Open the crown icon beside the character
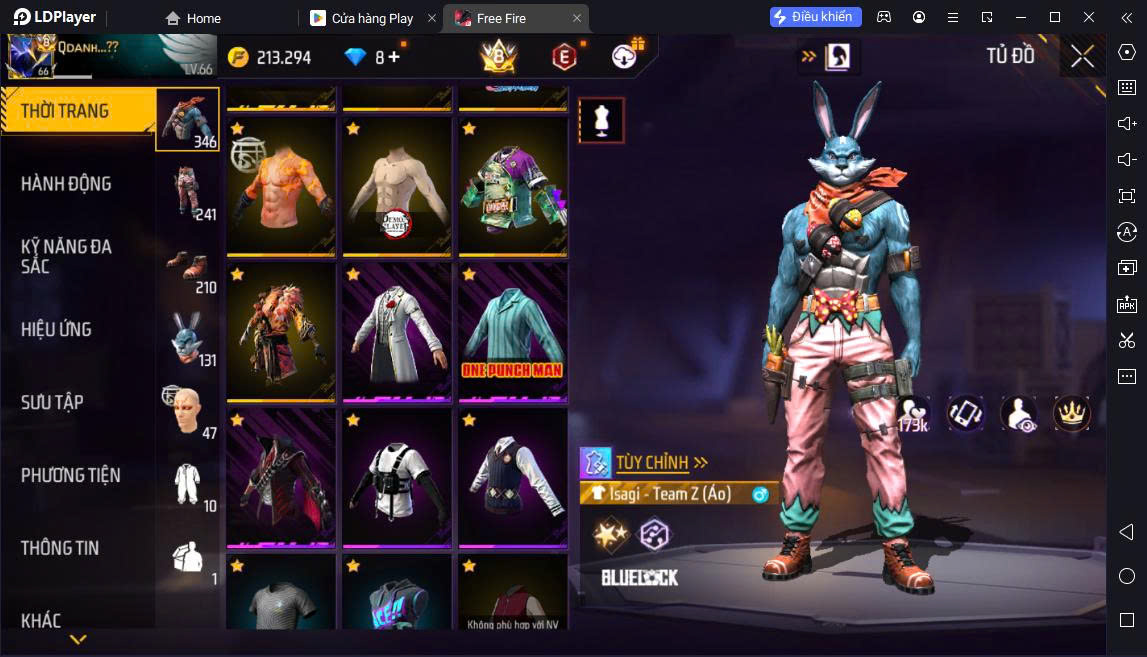This screenshot has width=1147, height=657. pos(1071,413)
